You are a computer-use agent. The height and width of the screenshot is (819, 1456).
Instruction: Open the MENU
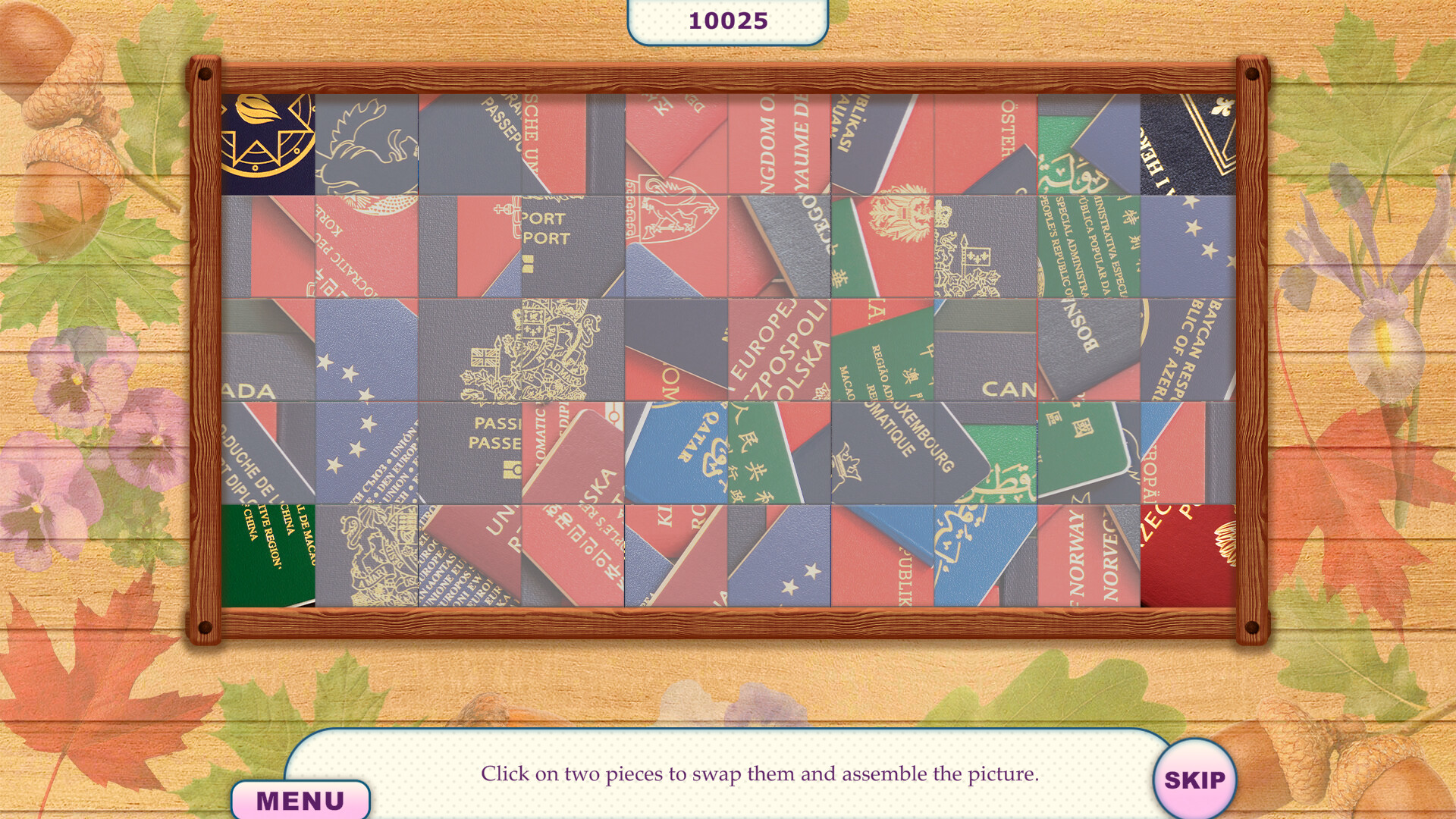click(x=301, y=797)
